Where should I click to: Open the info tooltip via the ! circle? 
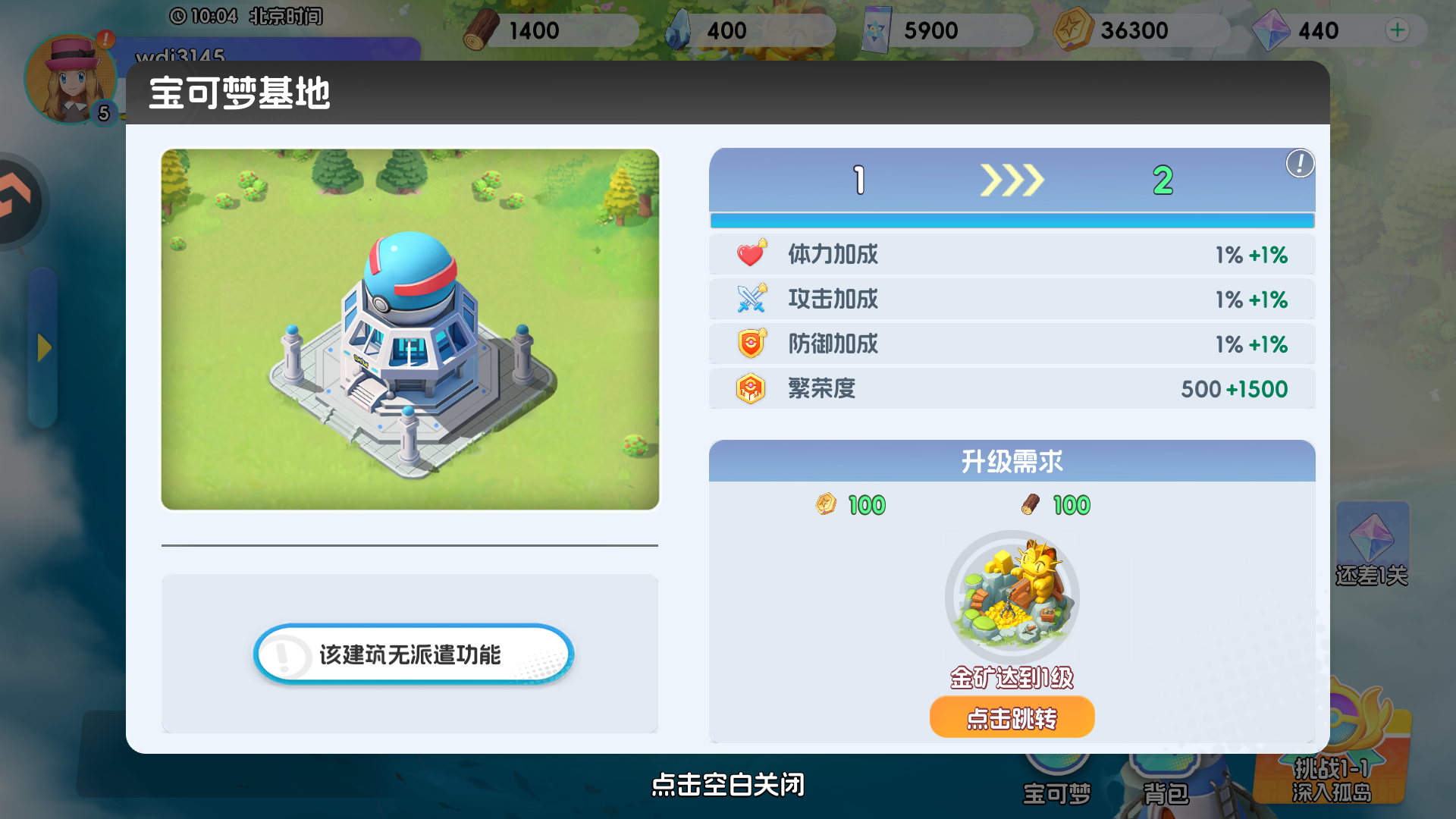pos(1298,164)
